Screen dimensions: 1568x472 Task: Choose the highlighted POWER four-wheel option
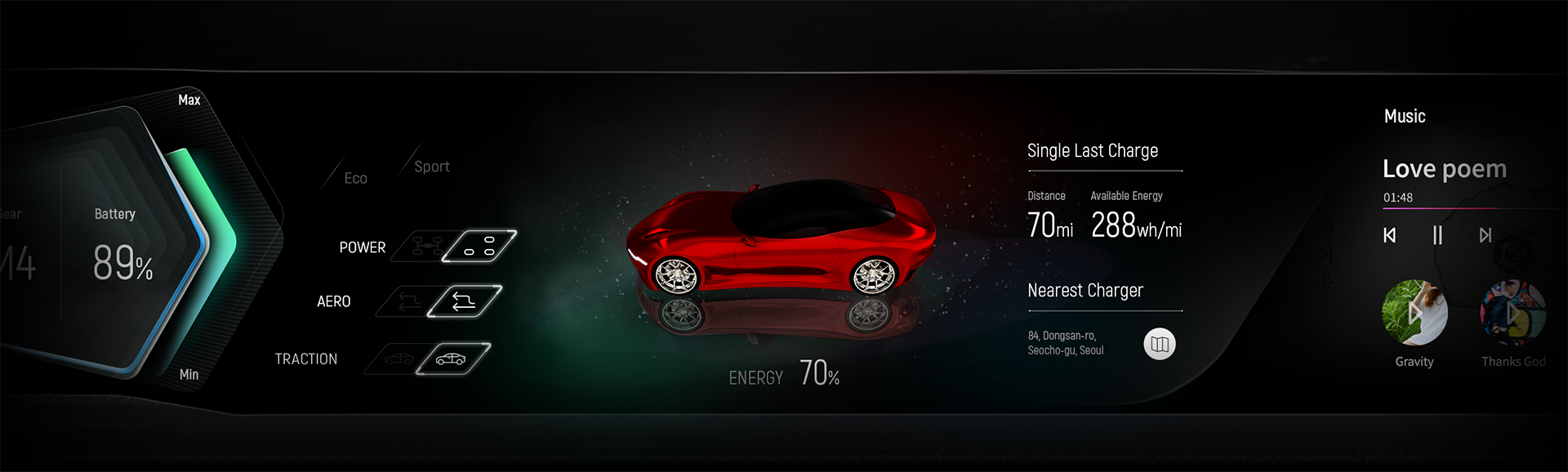pos(479,246)
